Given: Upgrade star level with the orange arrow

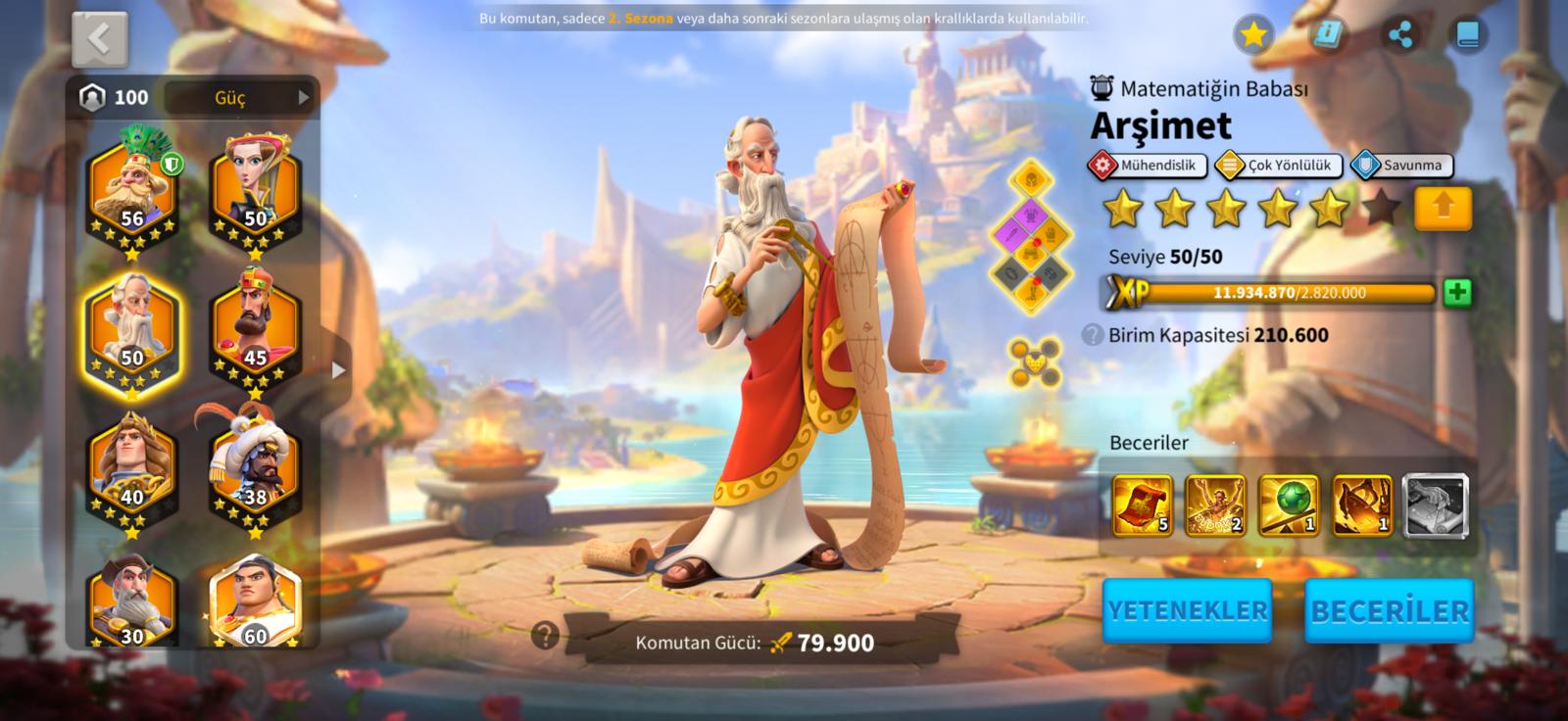Looking at the screenshot, I should 1443,208.
